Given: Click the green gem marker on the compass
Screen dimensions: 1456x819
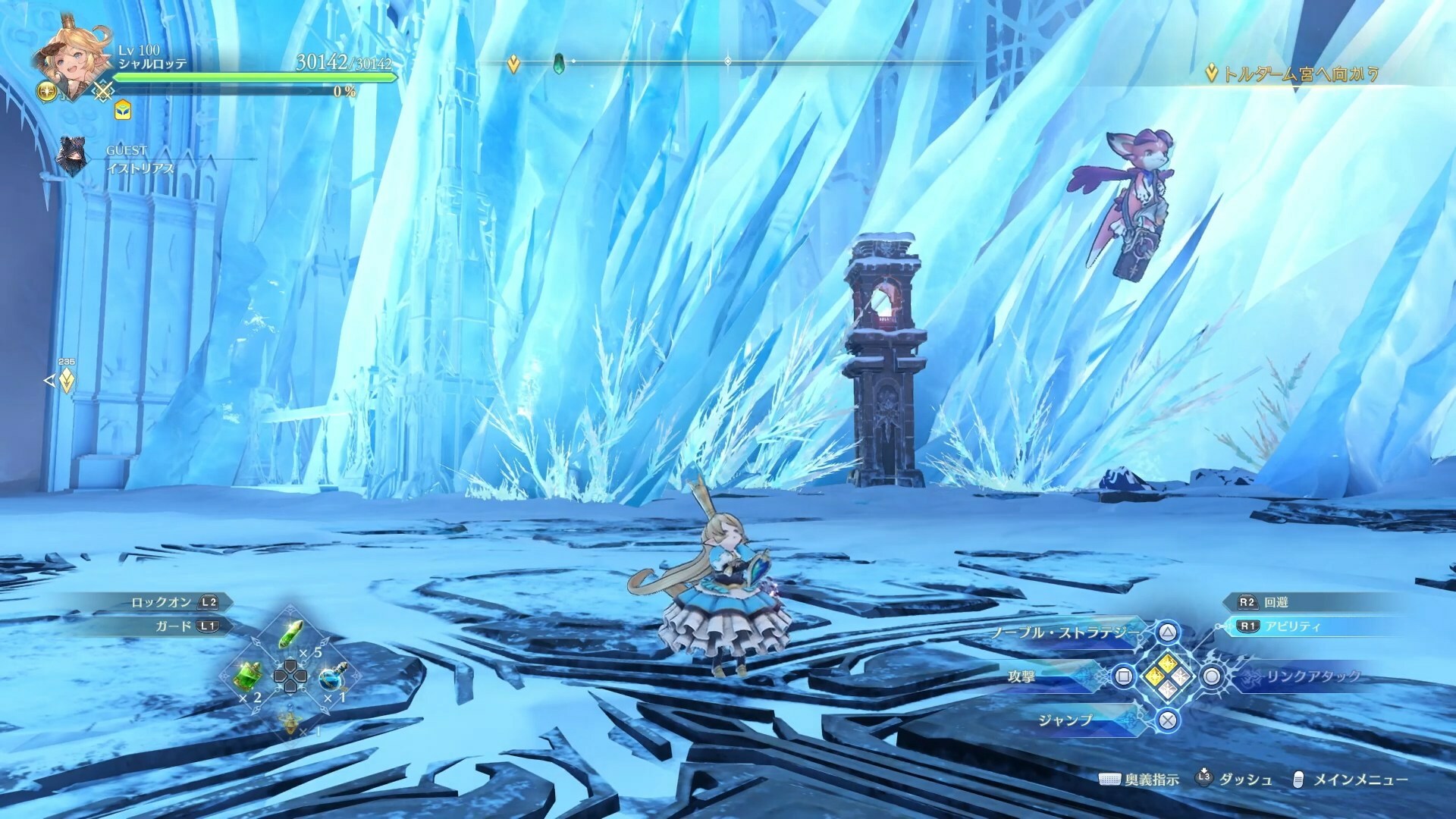Looking at the screenshot, I should click(560, 62).
